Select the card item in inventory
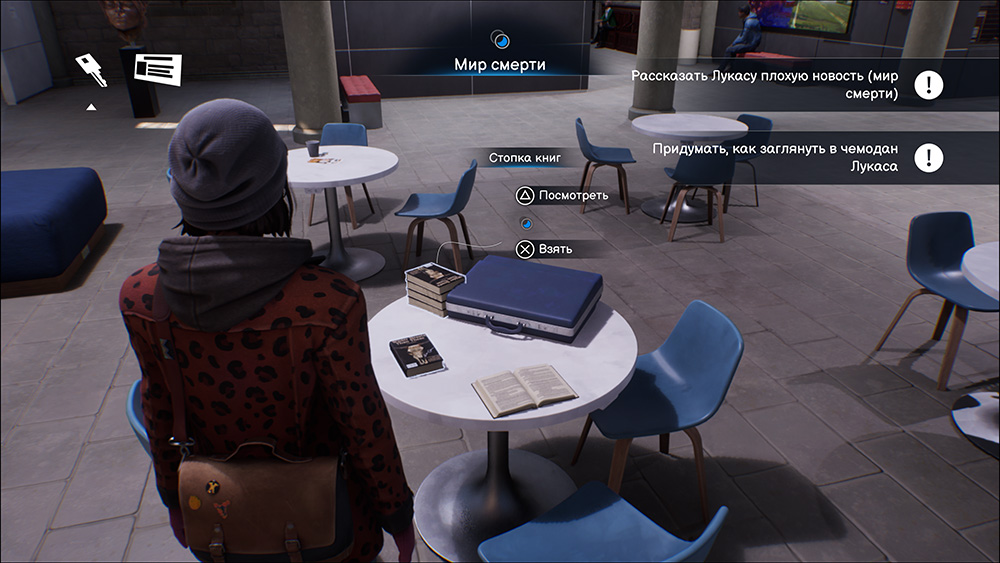Image resolution: width=1000 pixels, height=563 pixels. [159, 69]
